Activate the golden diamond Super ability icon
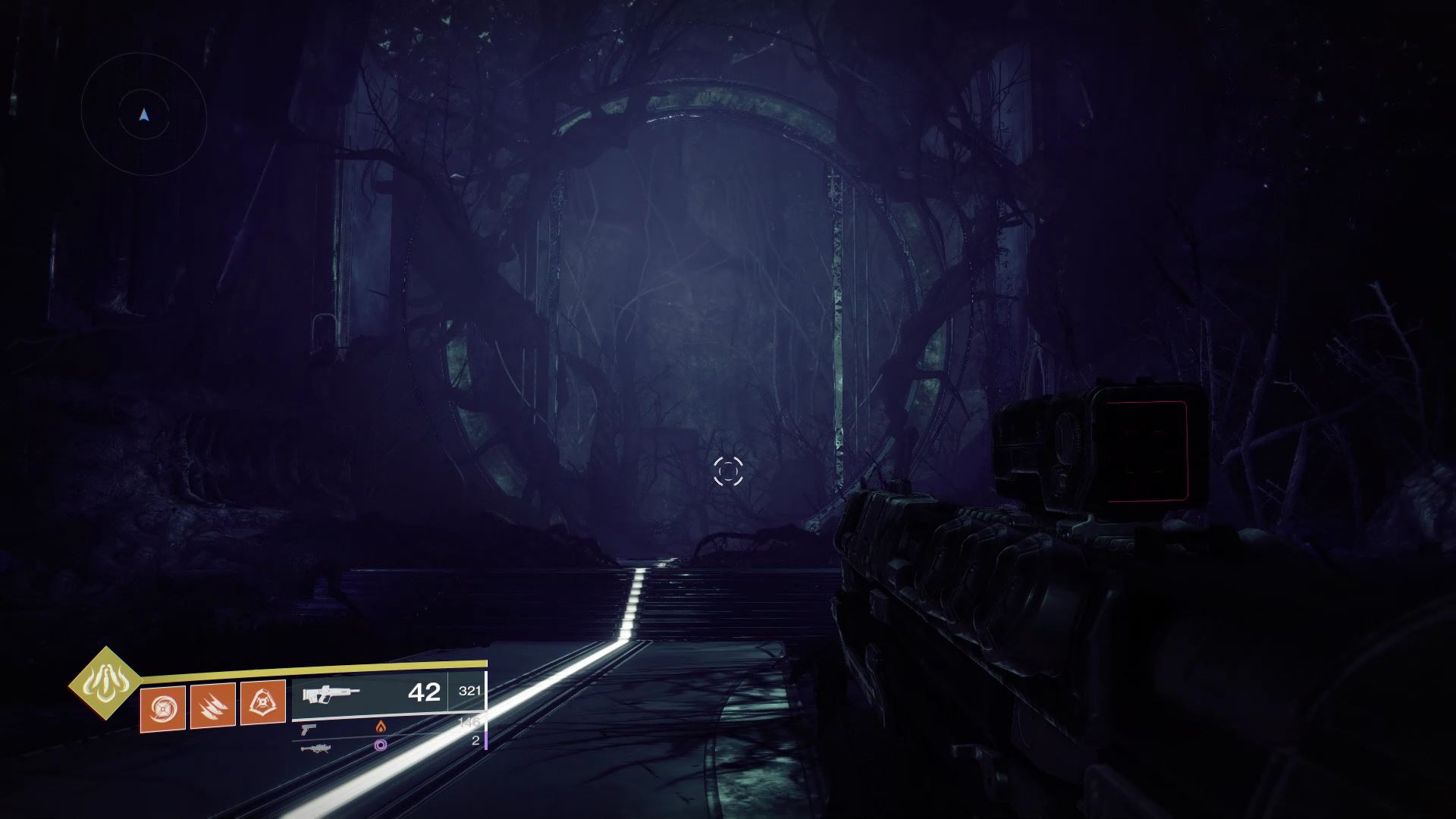This screenshot has width=1456, height=819. (x=105, y=683)
